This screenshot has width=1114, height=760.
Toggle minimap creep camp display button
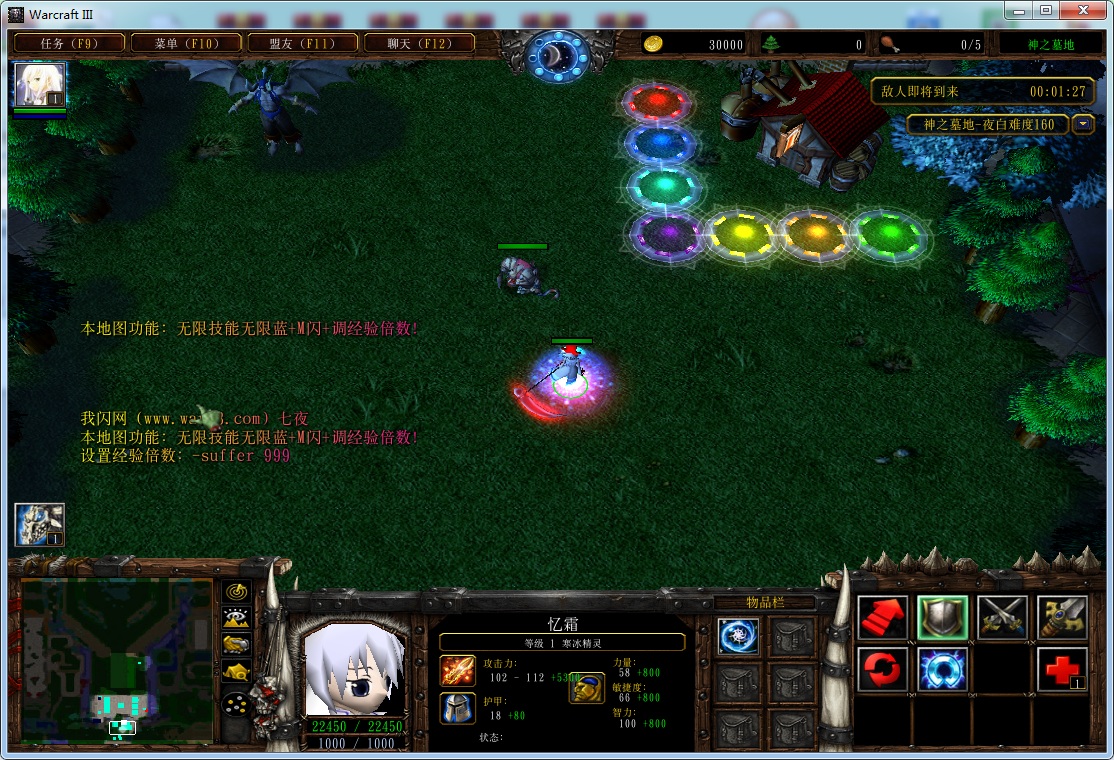pos(237,672)
